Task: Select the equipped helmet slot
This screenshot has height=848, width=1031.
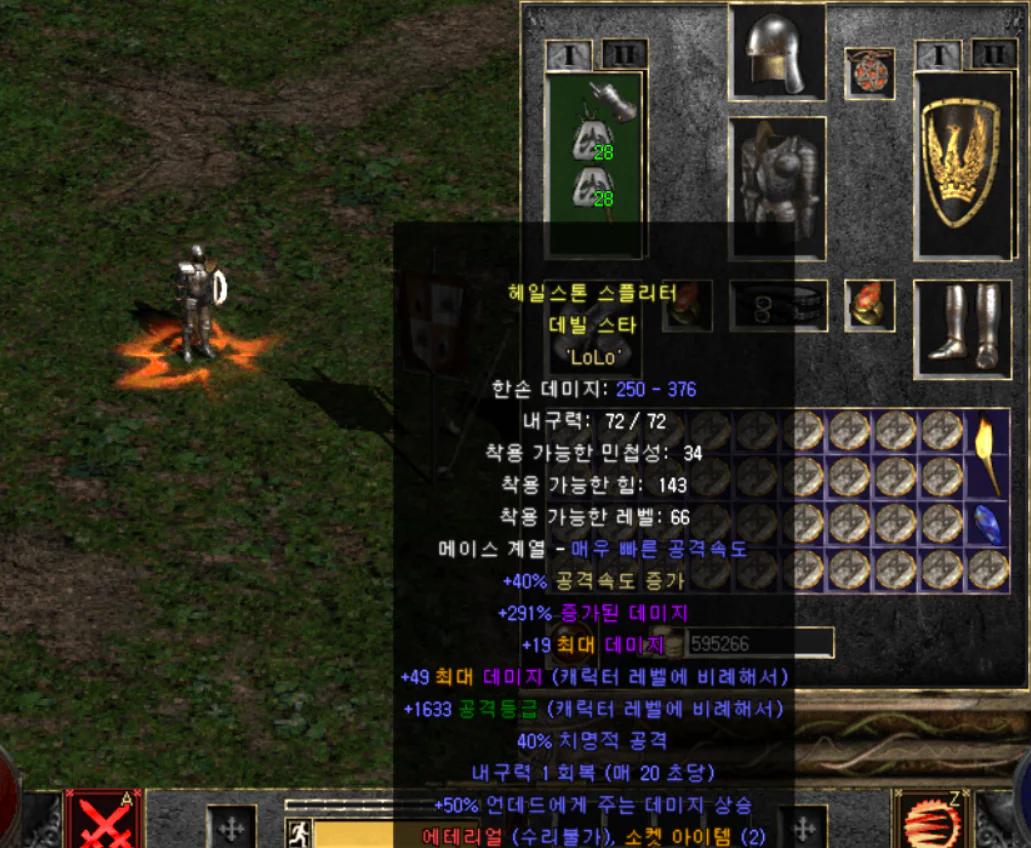Action: (x=777, y=52)
